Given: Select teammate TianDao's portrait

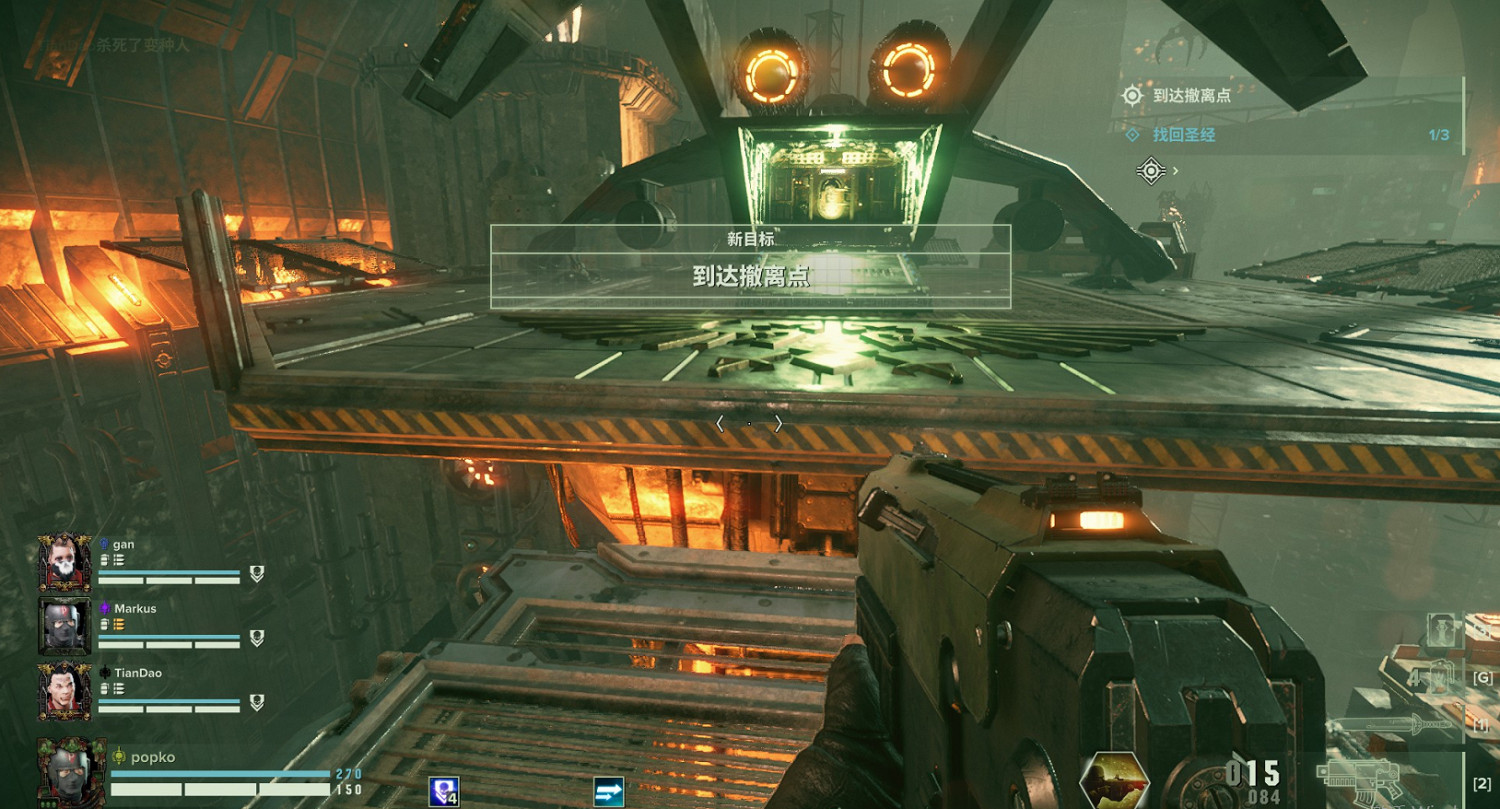Looking at the screenshot, I should 65,691.
